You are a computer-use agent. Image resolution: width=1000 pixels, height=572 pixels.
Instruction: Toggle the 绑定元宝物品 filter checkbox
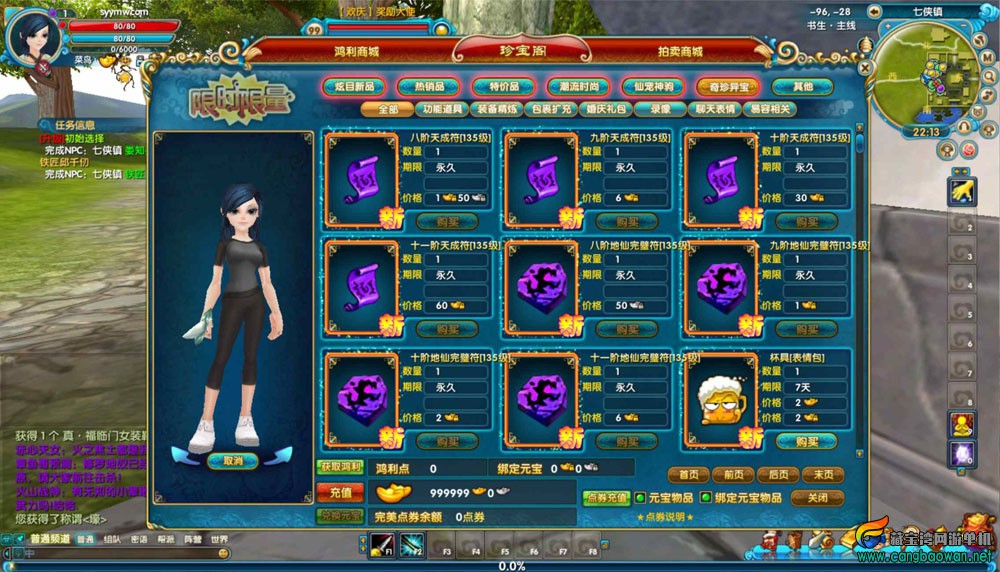point(706,497)
